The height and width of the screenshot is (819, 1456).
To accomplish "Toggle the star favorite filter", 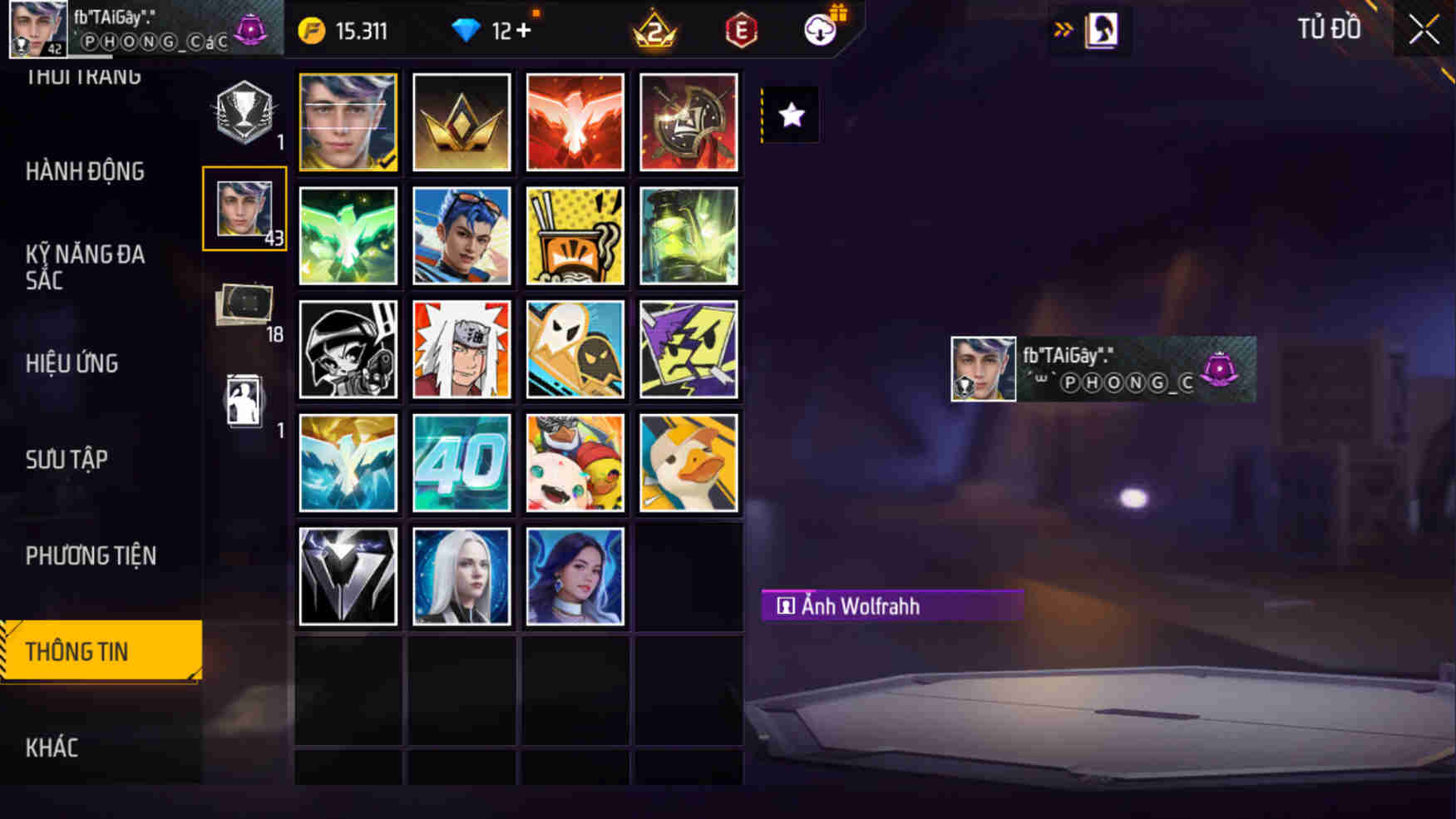I will (788, 115).
